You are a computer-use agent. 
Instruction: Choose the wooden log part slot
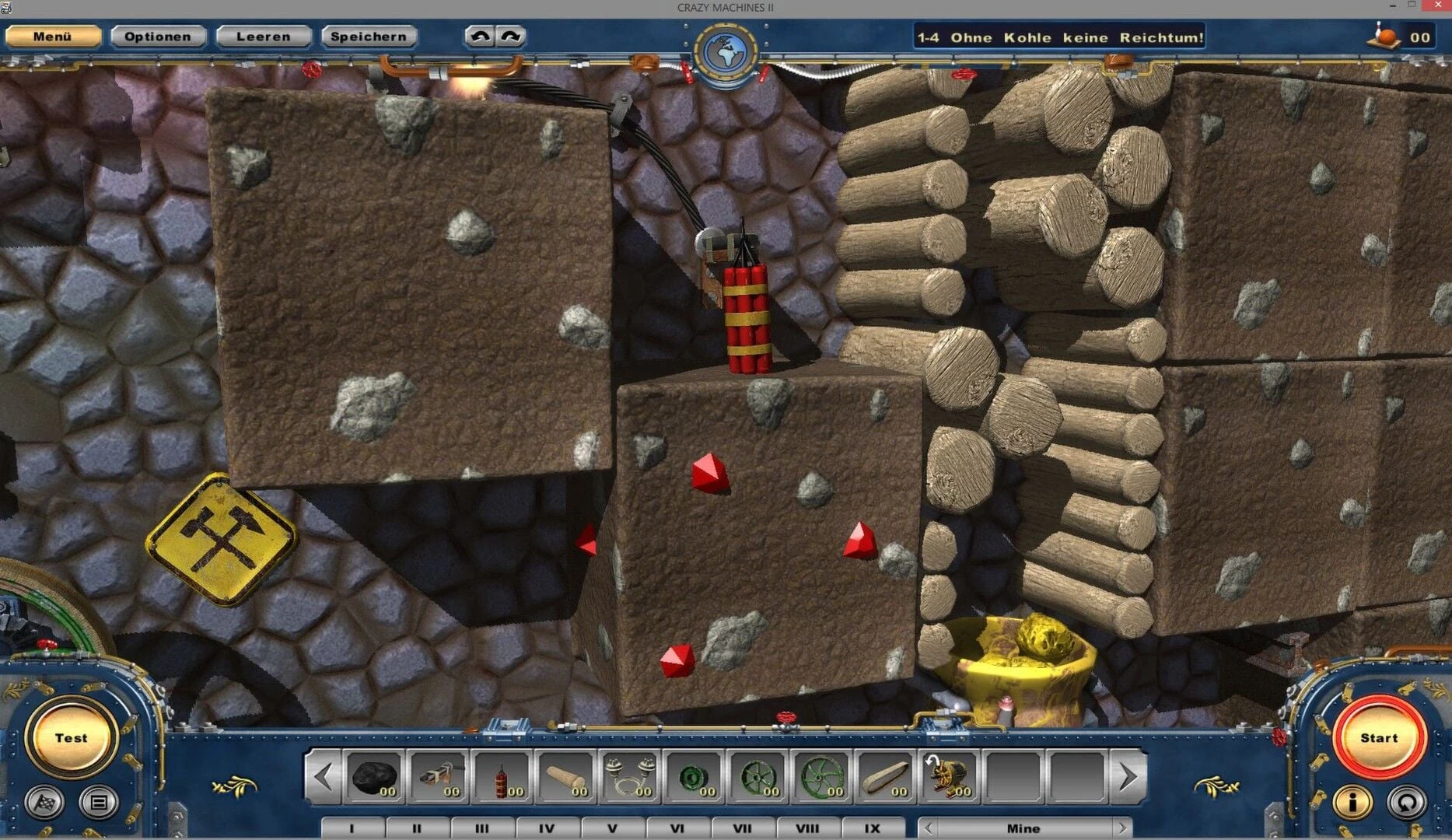click(566, 776)
